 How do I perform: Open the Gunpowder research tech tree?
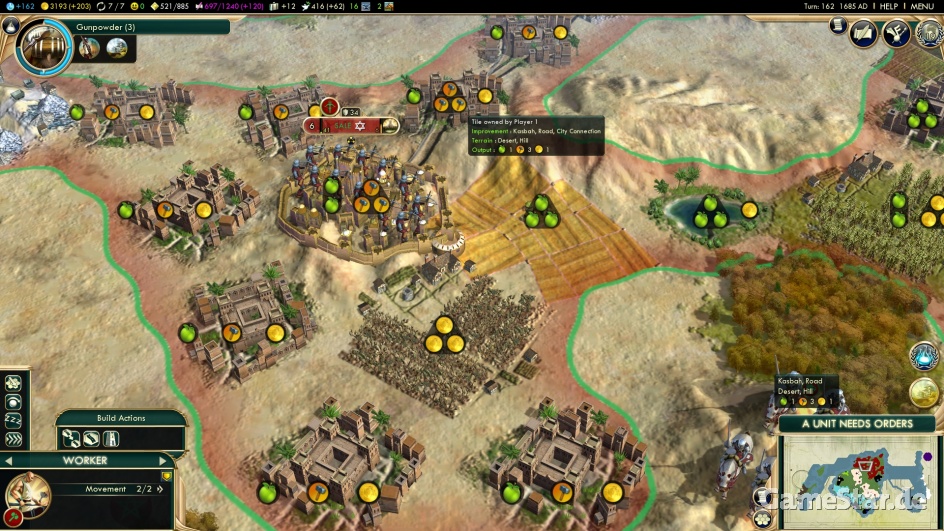43,45
